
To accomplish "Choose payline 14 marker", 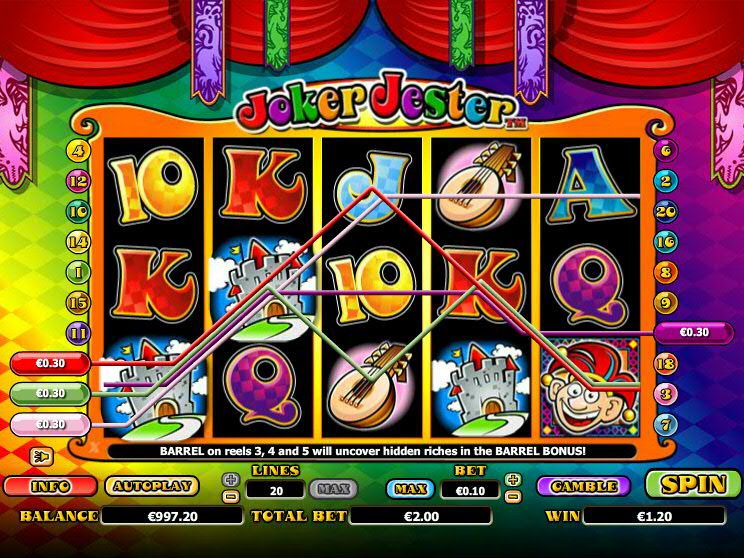I will 78,241.
